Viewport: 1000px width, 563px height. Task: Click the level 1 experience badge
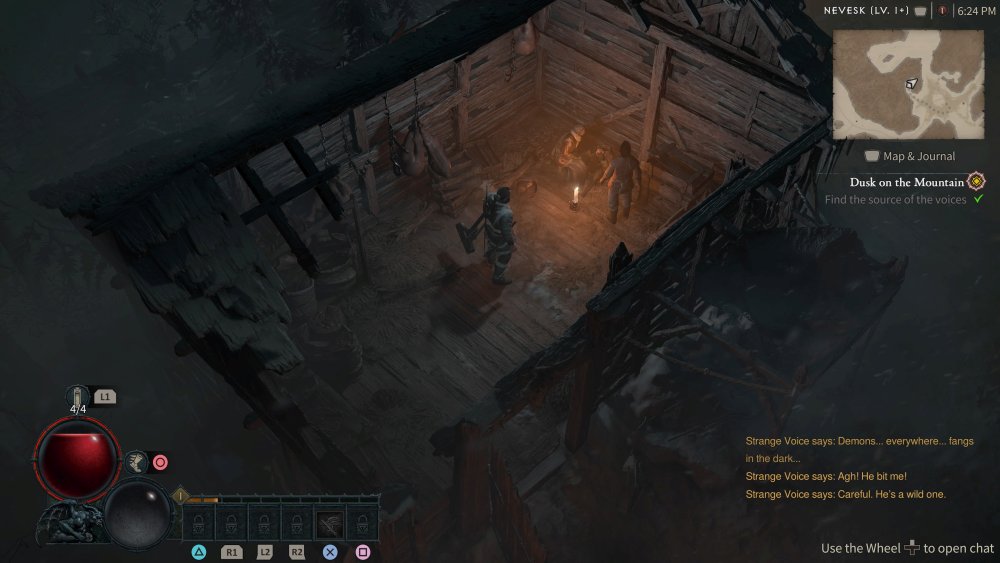coord(181,495)
